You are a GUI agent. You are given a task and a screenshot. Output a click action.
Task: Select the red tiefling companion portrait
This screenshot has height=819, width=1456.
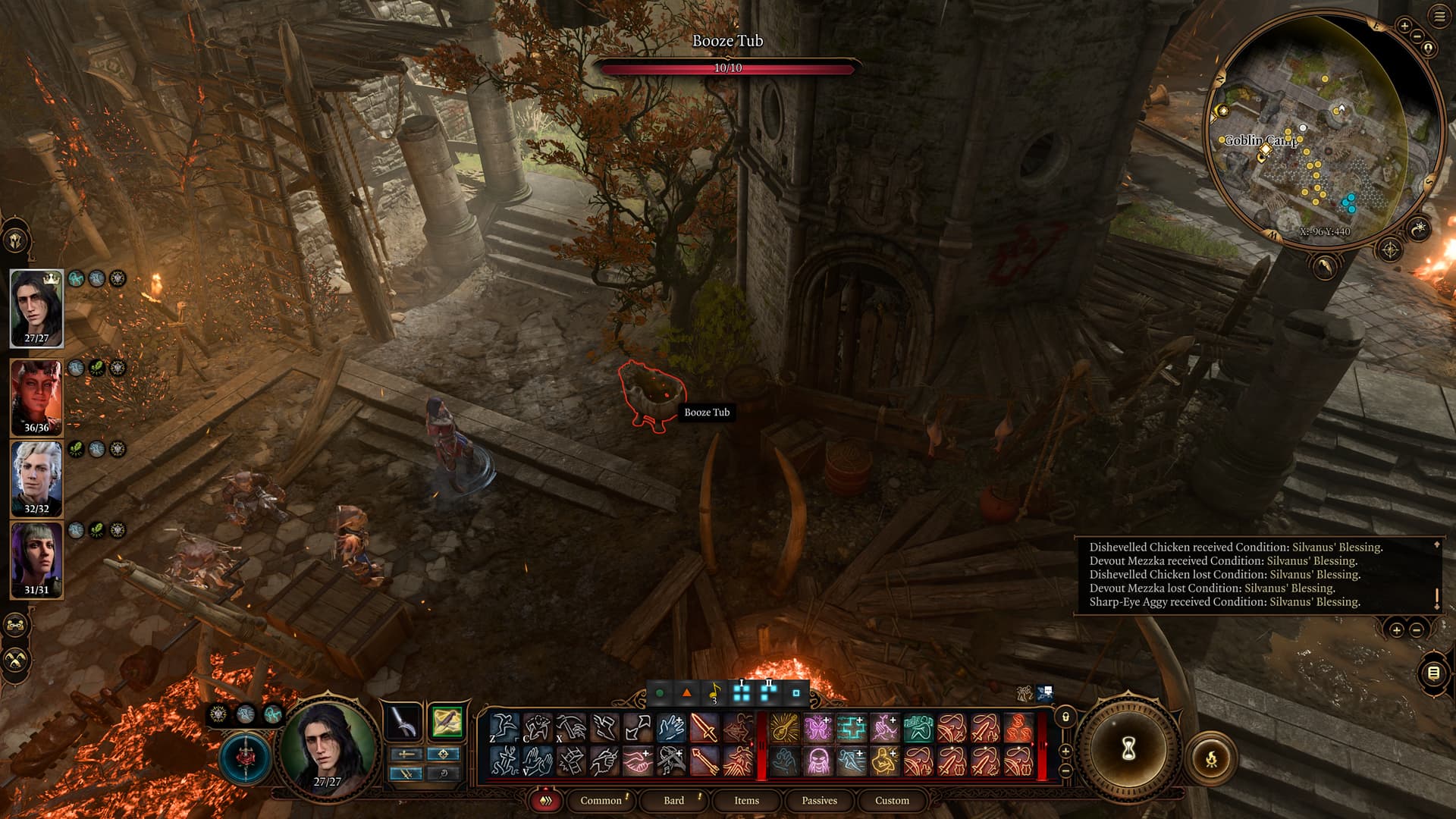pyautogui.click(x=36, y=396)
